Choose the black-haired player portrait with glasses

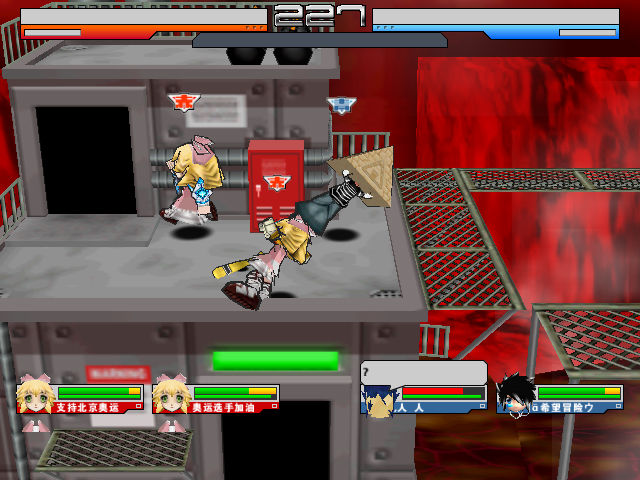[x=514, y=395]
